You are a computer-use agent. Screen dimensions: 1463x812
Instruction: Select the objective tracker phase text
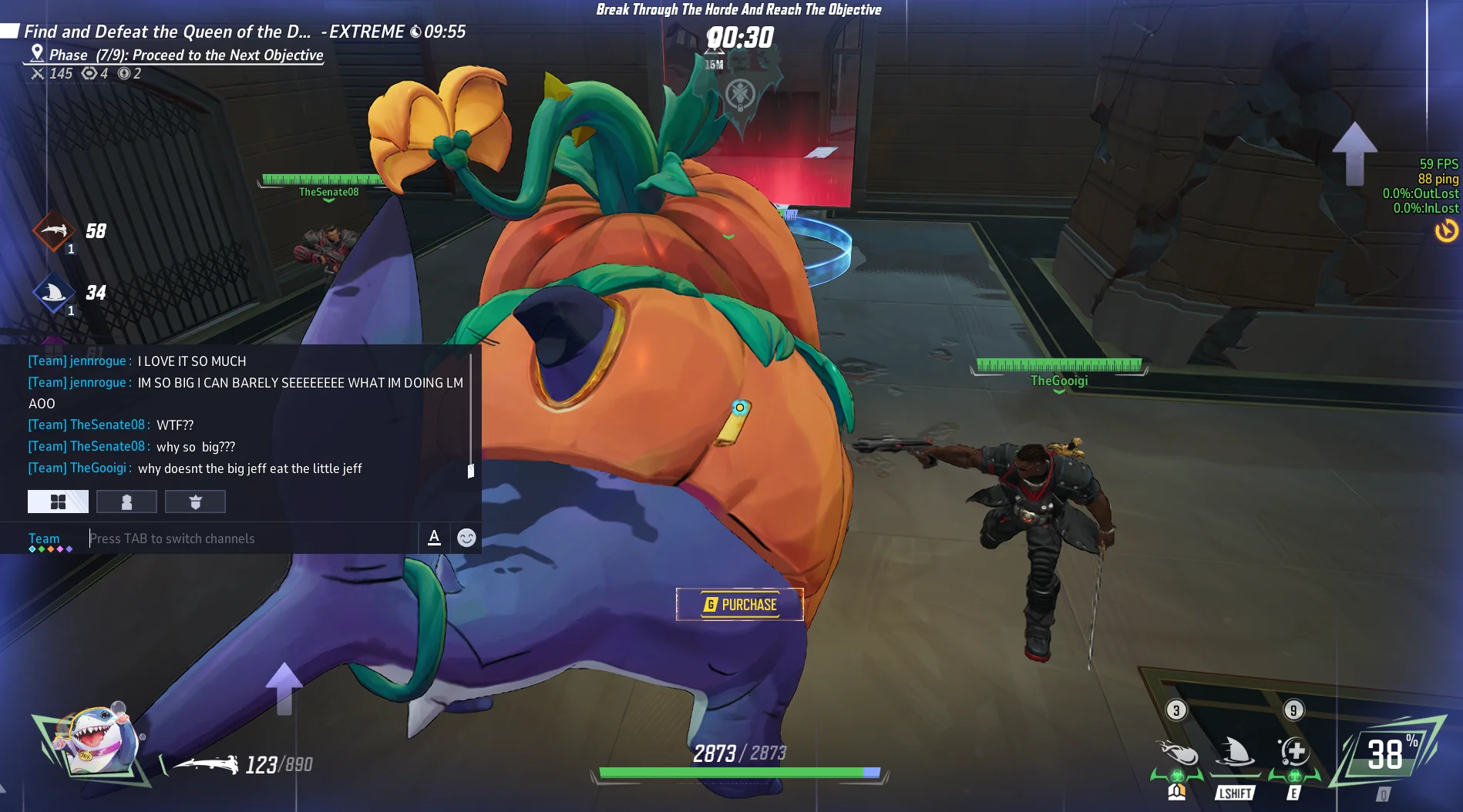[x=185, y=55]
